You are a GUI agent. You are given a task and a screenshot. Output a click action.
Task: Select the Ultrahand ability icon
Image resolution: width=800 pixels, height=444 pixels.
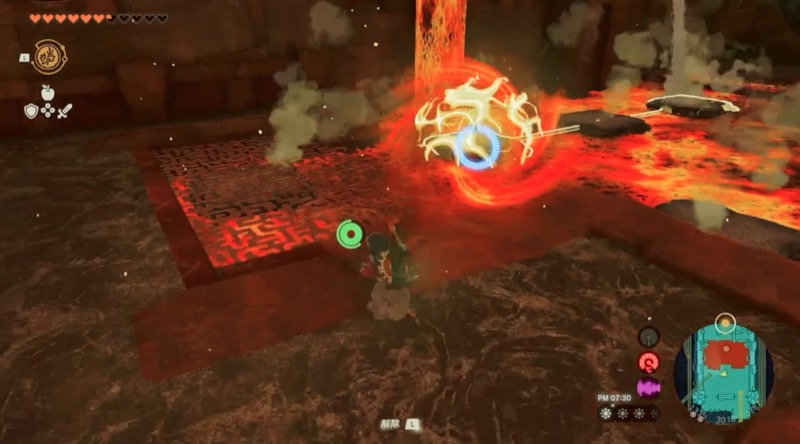tap(47, 56)
